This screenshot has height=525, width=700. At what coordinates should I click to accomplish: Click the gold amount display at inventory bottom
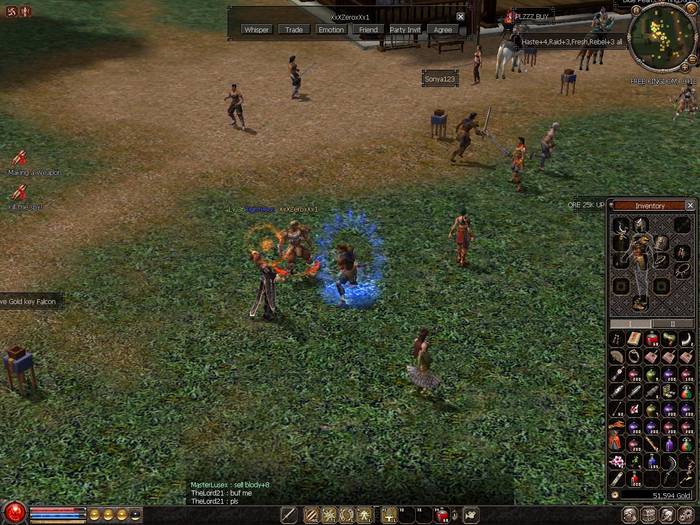coord(668,495)
